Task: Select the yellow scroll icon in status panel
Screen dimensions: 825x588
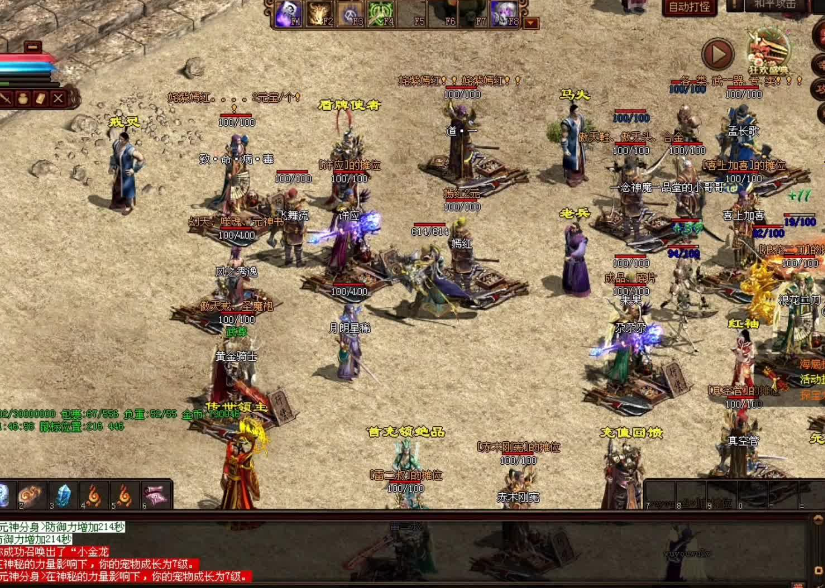Action: tap(40, 98)
